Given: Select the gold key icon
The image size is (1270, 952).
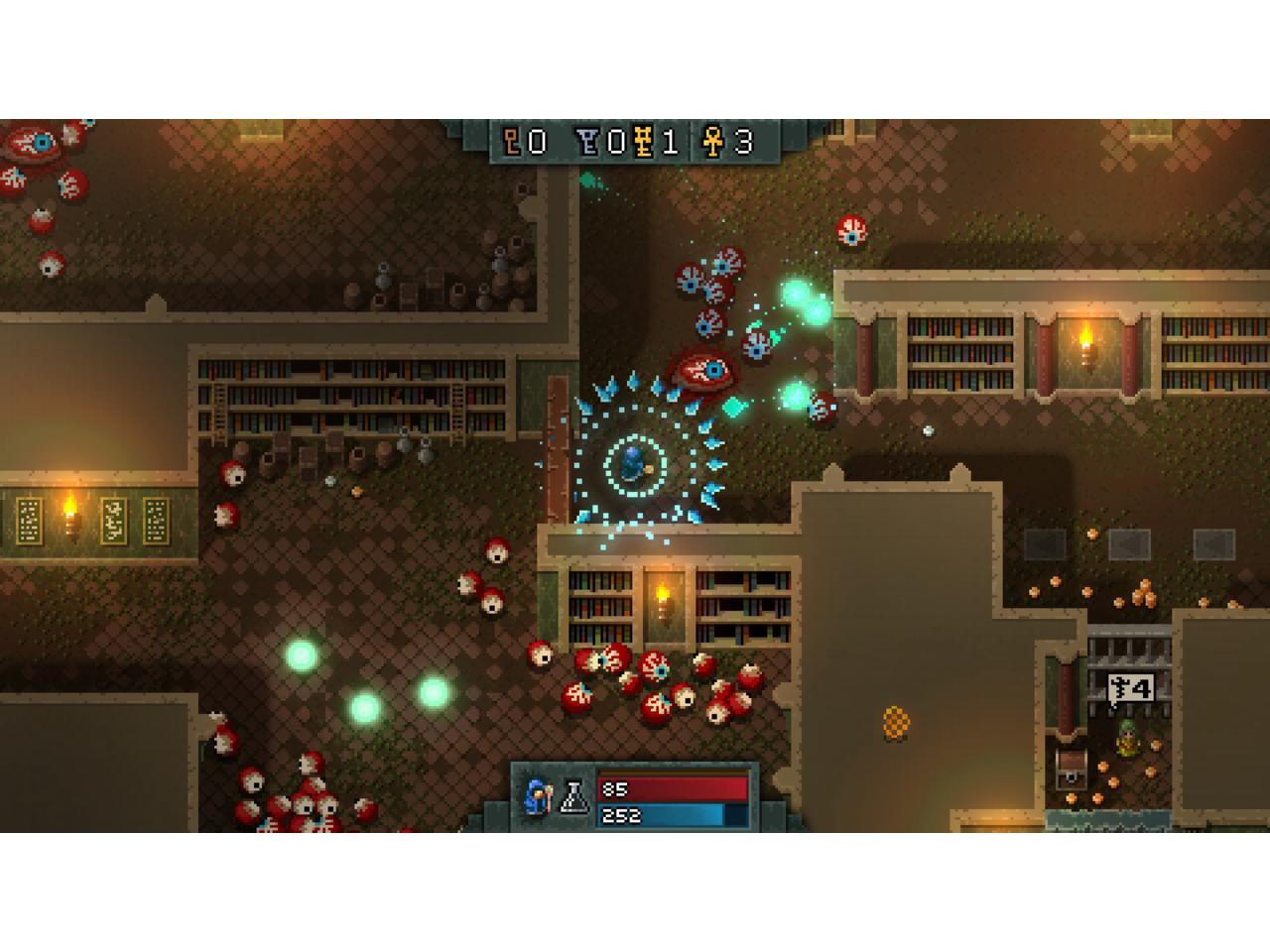Looking at the screenshot, I should pyautogui.click(x=646, y=143).
